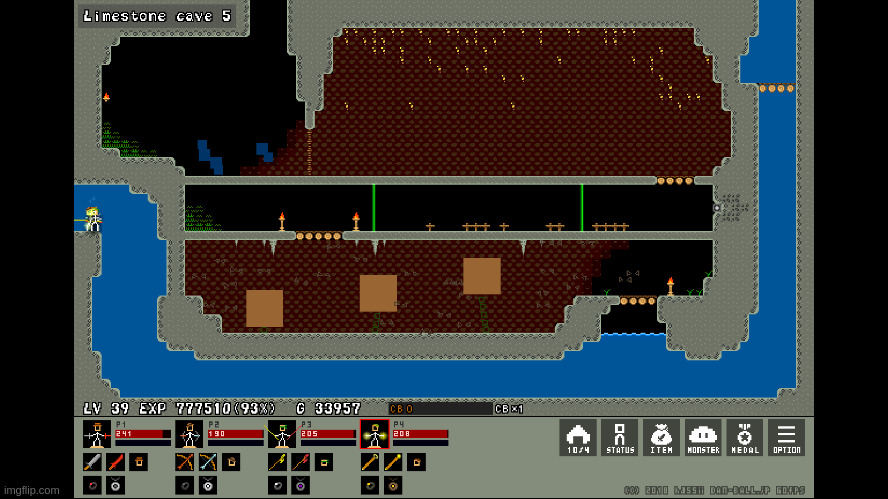Choose P2's blue bow slot
This screenshot has height=499, width=888.
tap(207, 462)
